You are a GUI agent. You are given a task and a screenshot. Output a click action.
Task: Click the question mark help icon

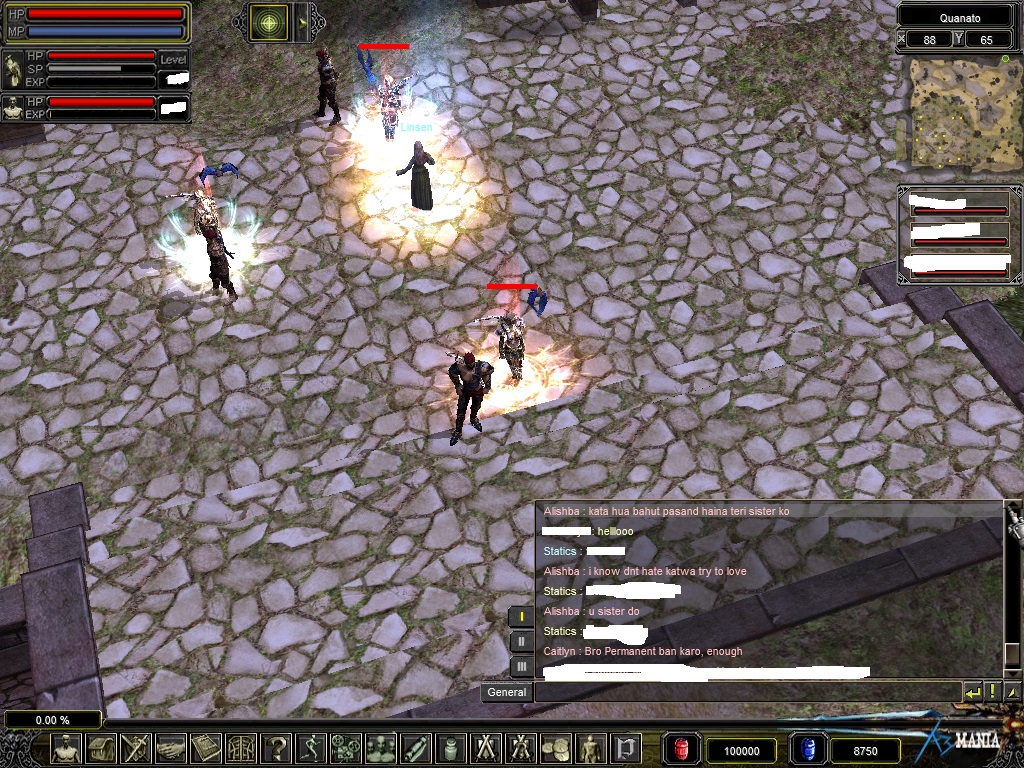(x=278, y=748)
